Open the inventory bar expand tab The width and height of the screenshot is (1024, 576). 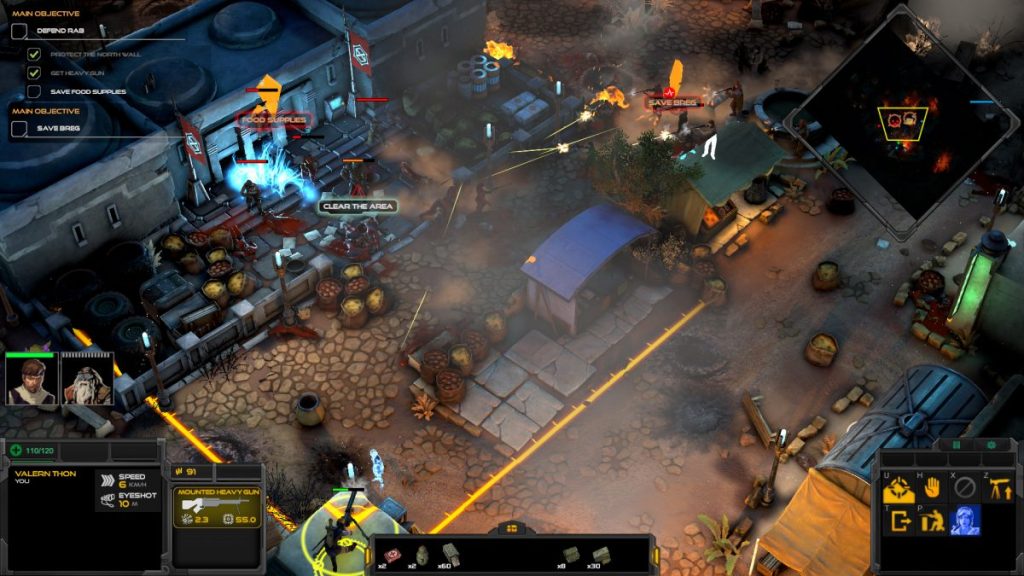pyautogui.click(x=511, y=528)
